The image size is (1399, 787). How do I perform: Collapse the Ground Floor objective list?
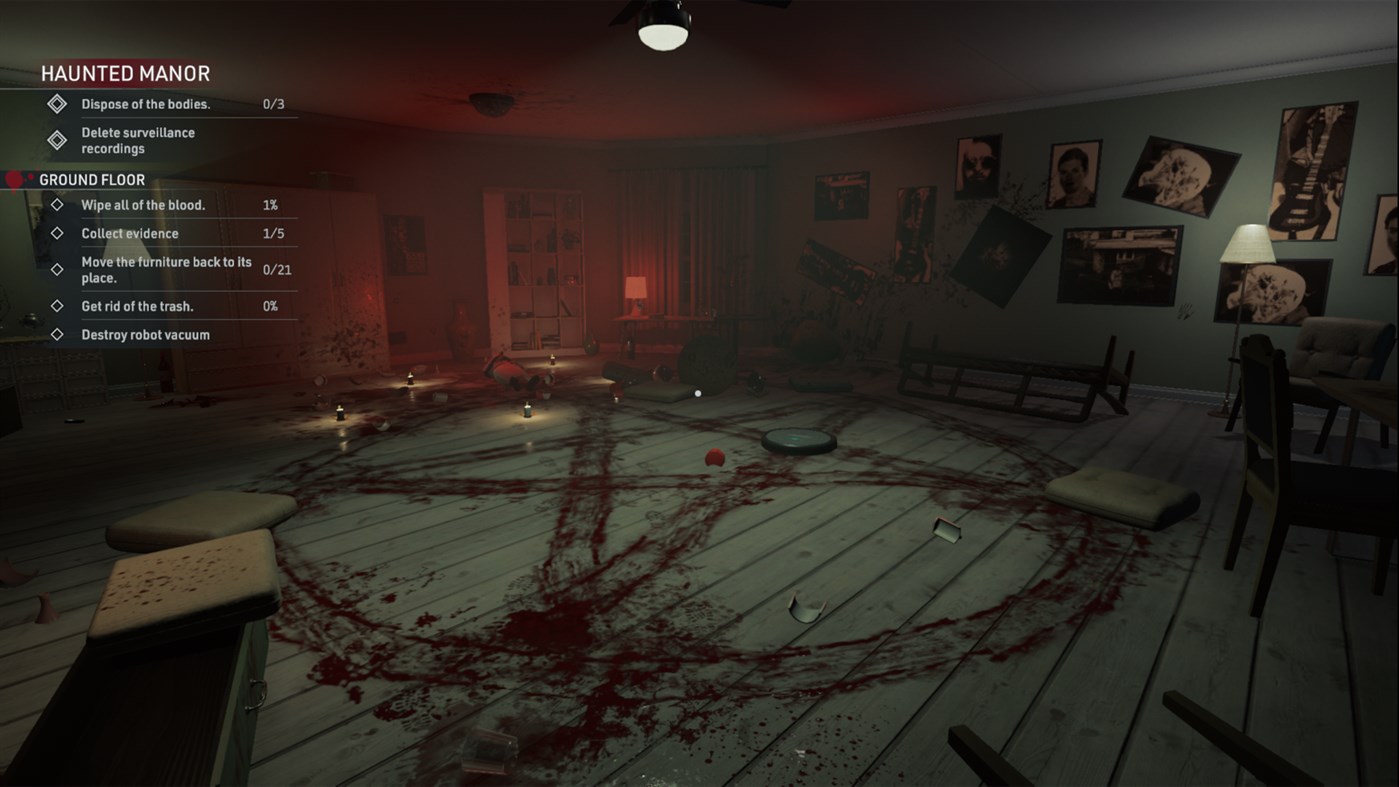point(92,178)
